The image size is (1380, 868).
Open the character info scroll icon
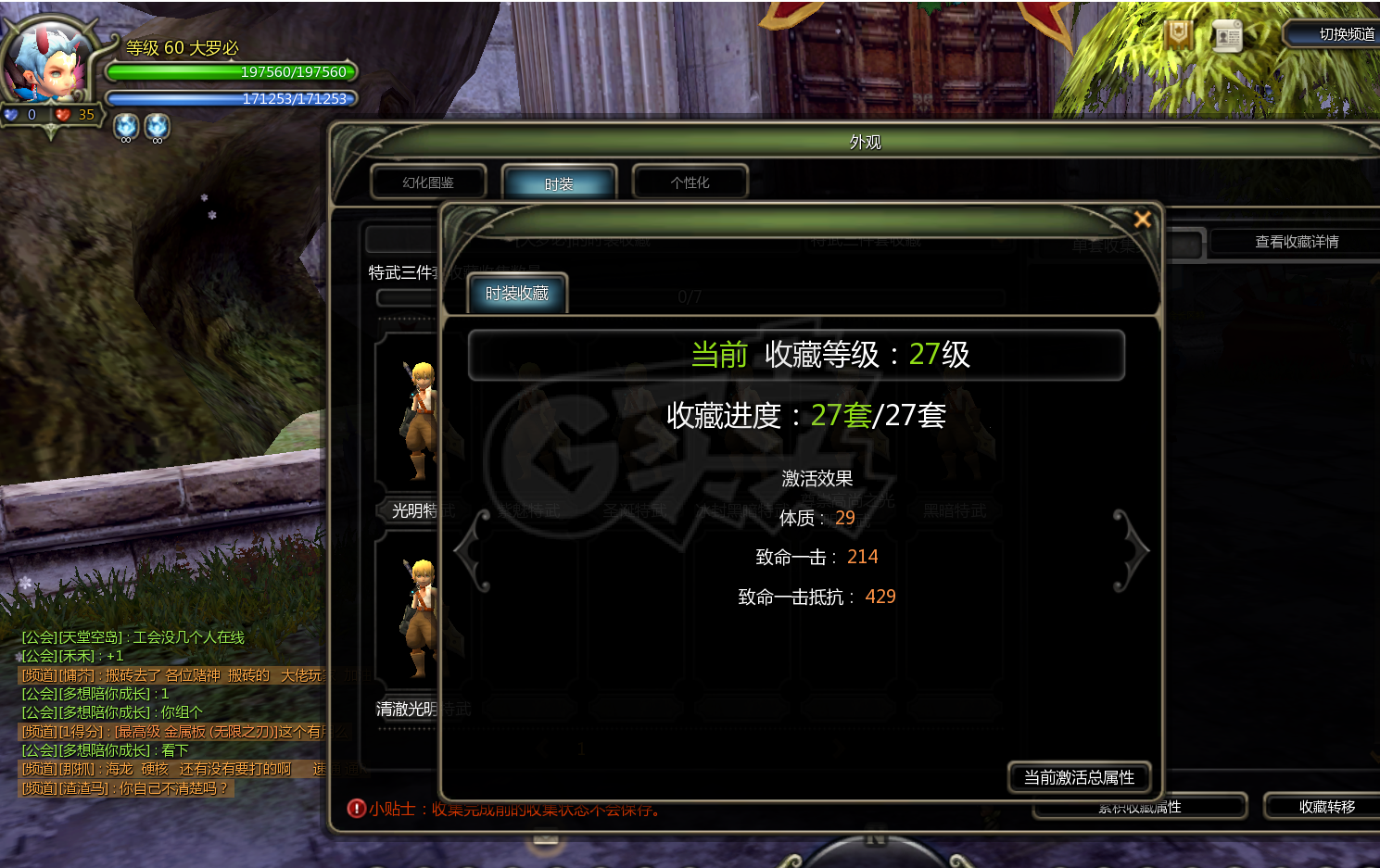[1225, 36]
